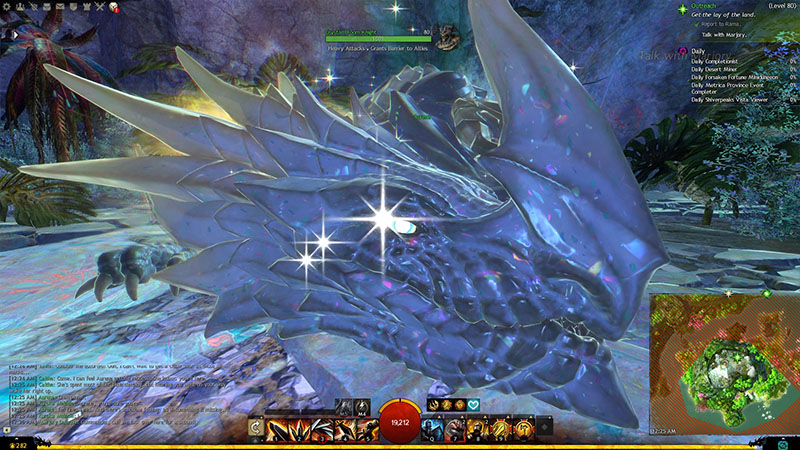This screenshot has width=800, height=450.
Task: Activate weapon skill 5 on the hotbar
Action: click(x=365, y=429)
